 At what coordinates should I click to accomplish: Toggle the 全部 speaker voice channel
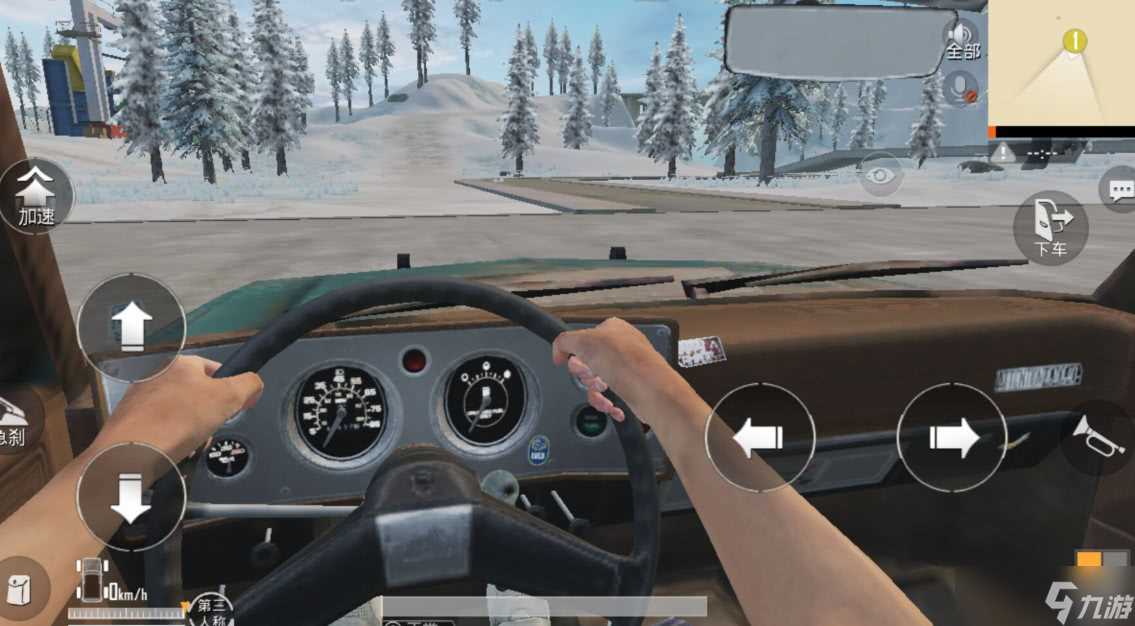pyautogui.click(x=963, y=39)
